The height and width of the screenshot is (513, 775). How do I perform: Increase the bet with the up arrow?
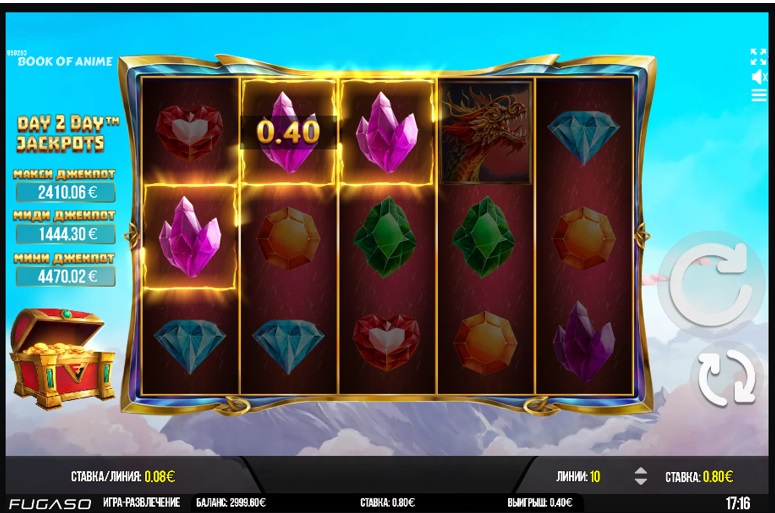coord(640,471)
